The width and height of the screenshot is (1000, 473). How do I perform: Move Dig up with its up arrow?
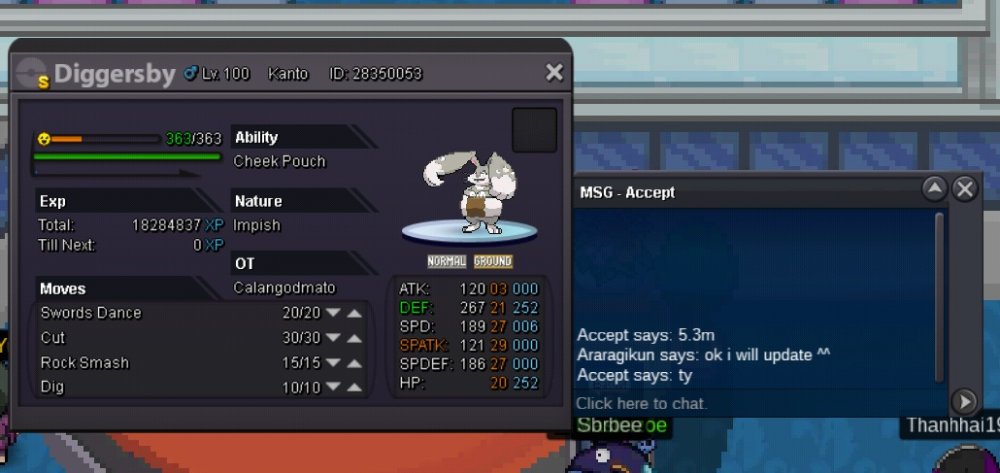(354, 387)
